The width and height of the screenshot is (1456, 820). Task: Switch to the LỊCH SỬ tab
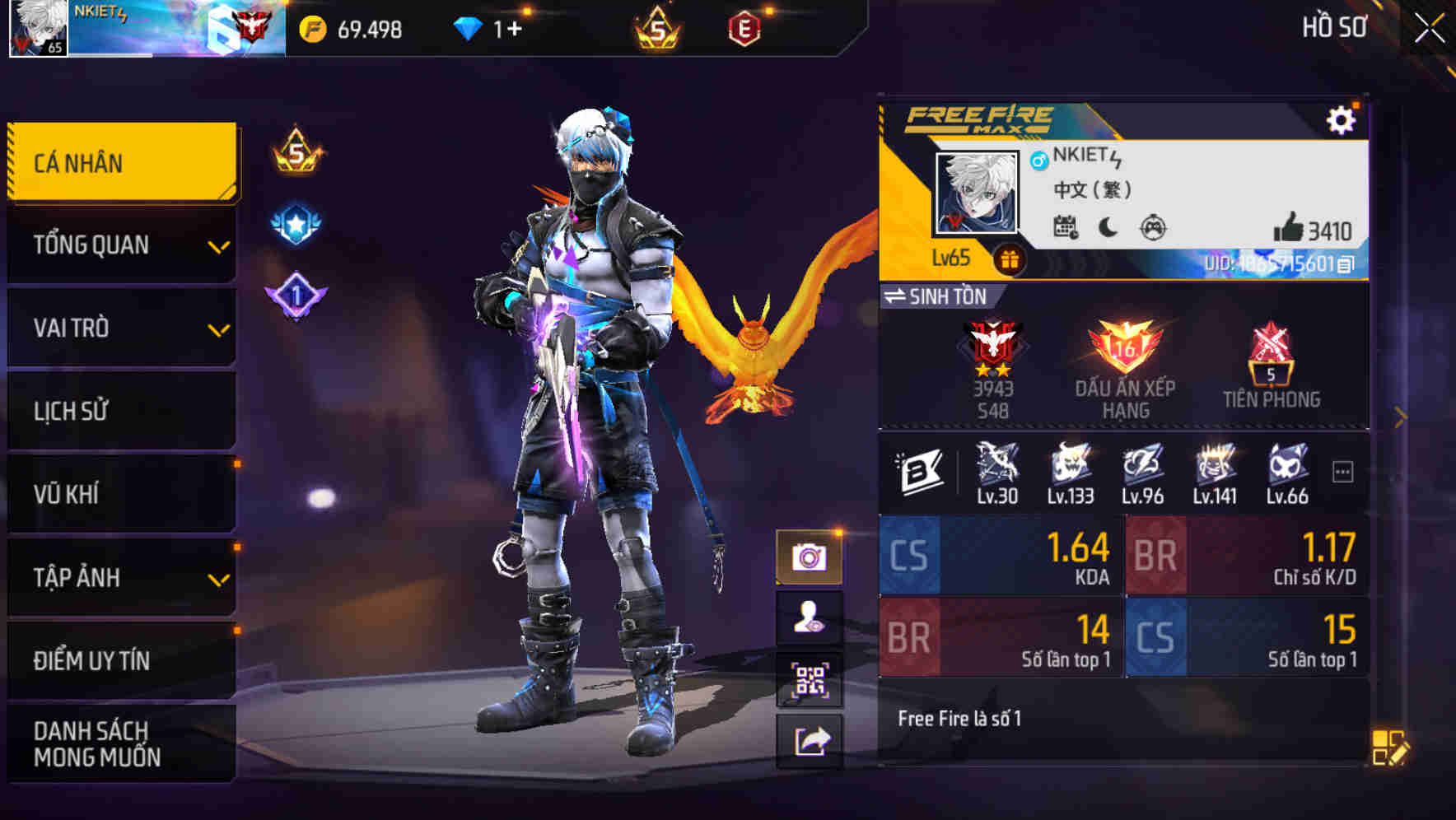[119, 411]
